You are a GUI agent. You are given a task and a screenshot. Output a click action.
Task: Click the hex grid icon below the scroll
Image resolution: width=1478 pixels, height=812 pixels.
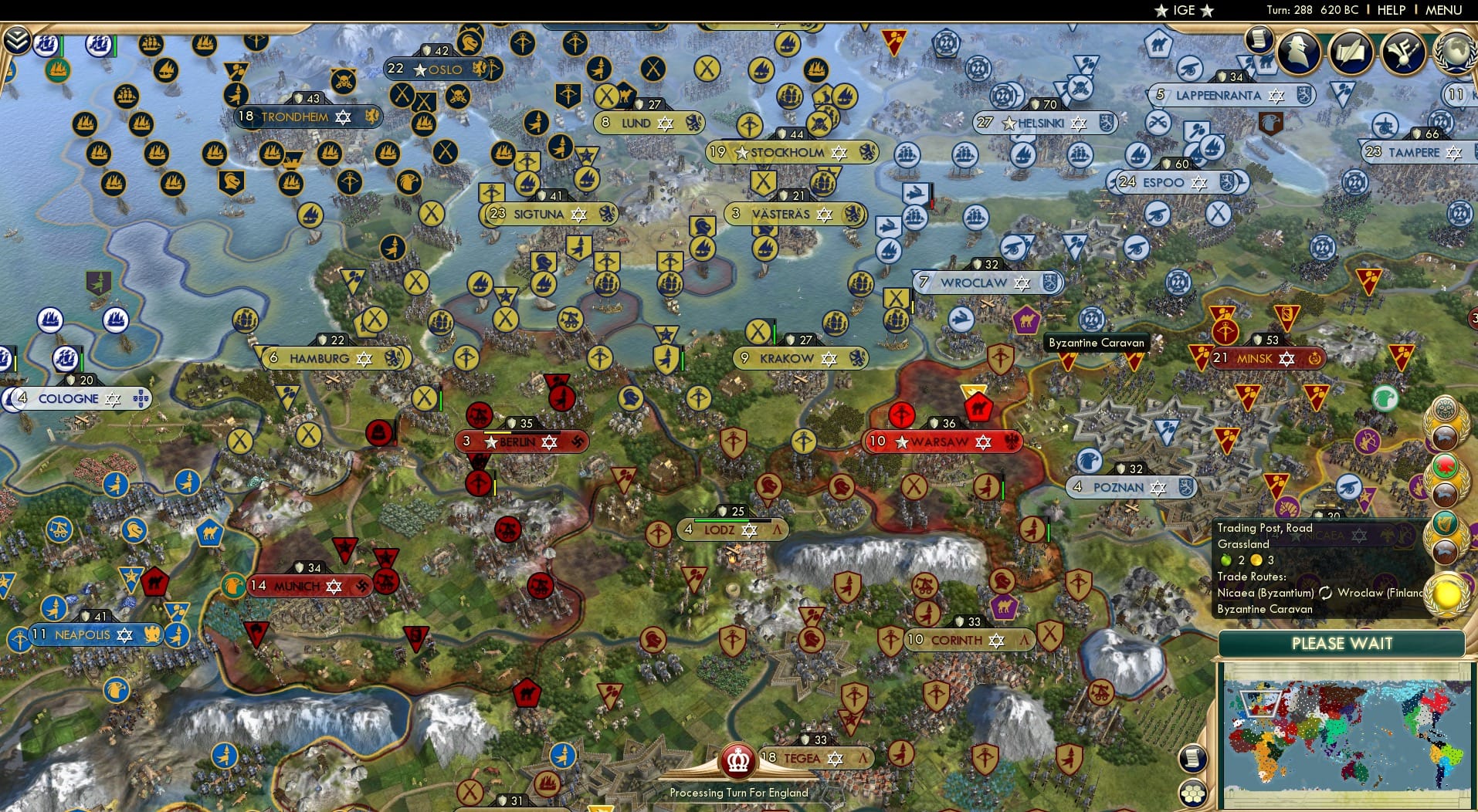(1194, 792)
